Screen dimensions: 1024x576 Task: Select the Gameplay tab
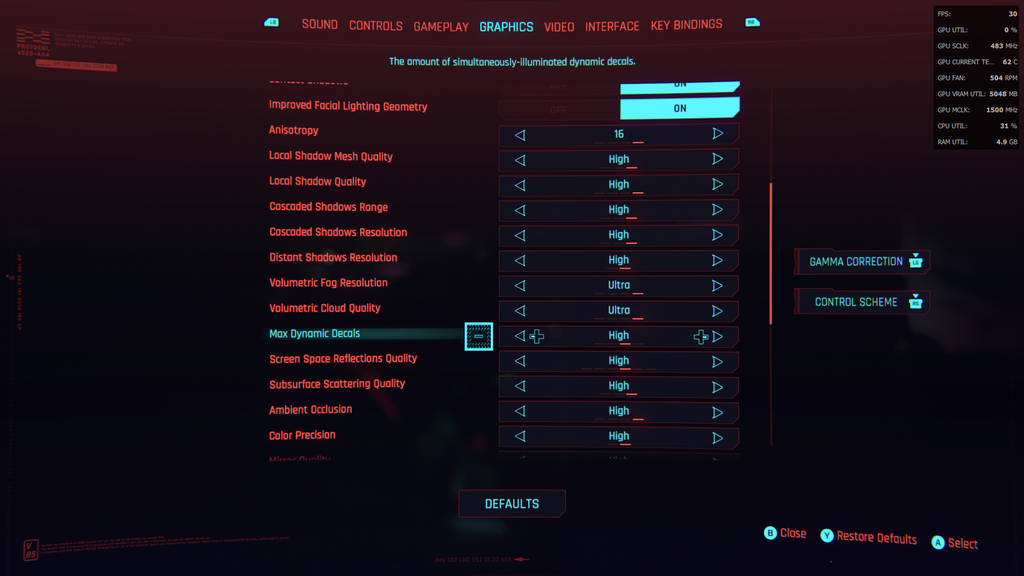[441, 26]
